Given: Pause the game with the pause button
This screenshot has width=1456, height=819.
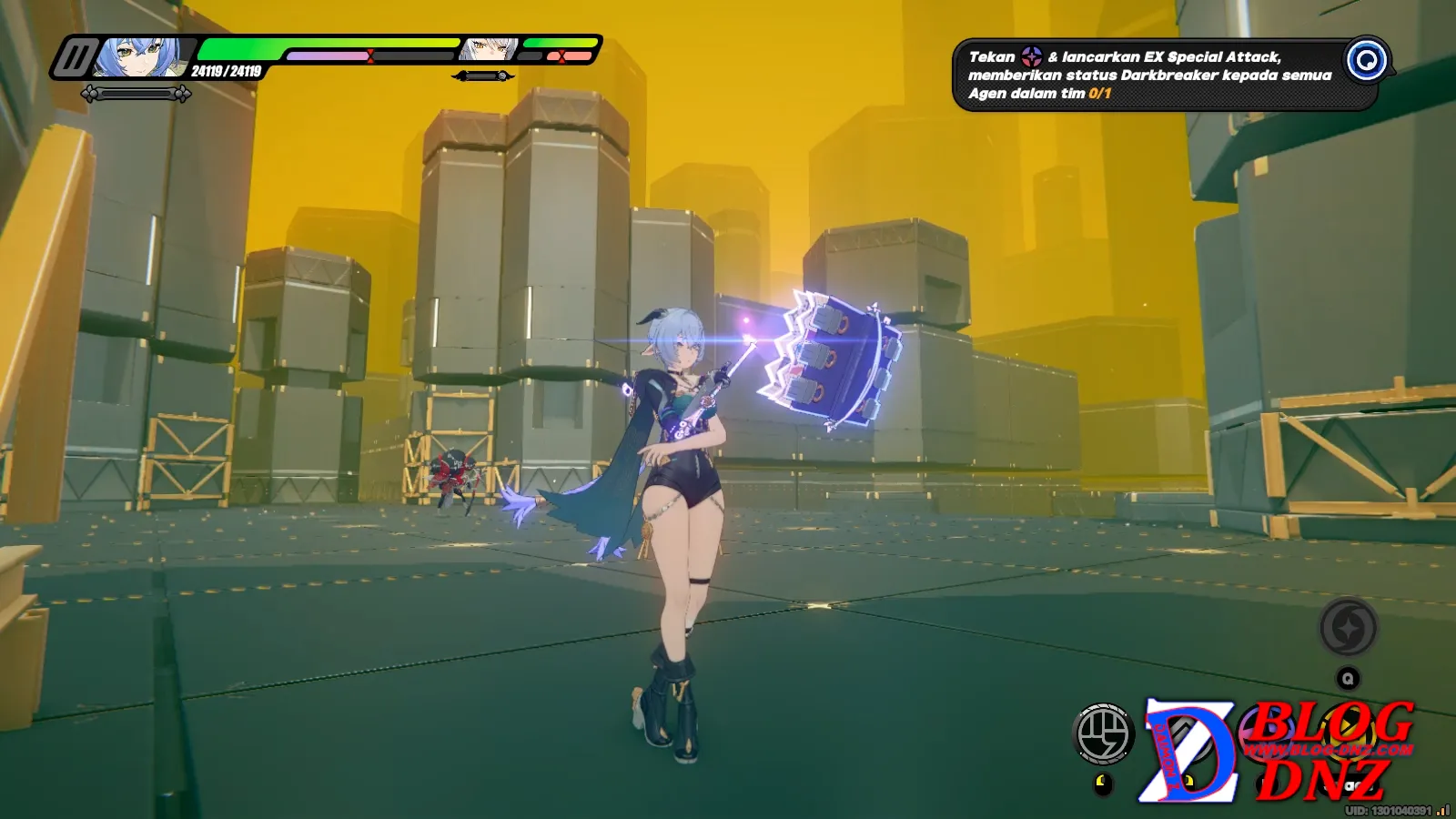Looking at the screenshot, I should click(75, 59).
